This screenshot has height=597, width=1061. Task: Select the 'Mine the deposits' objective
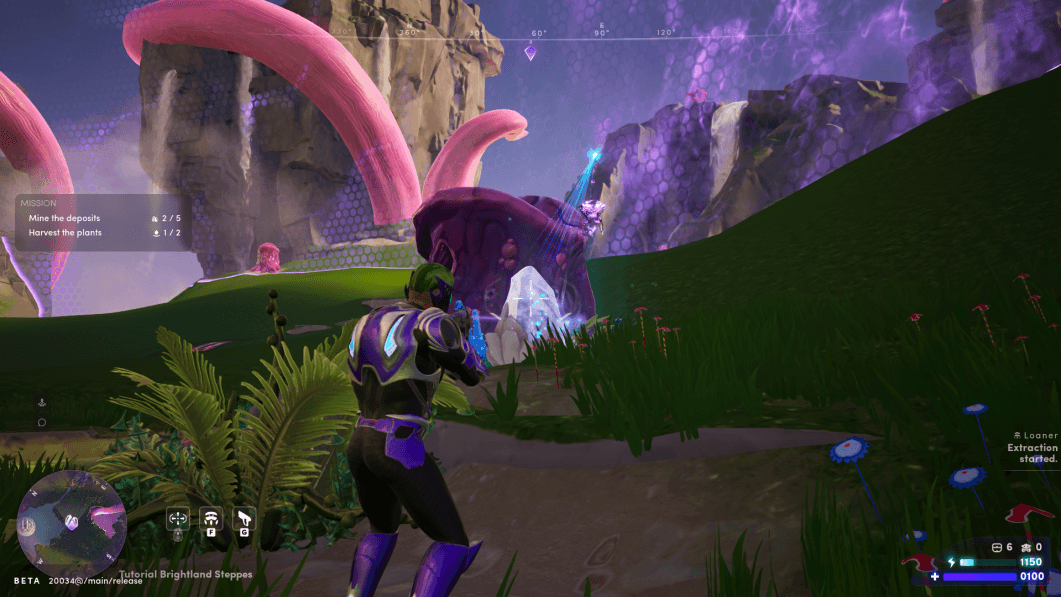64,217
